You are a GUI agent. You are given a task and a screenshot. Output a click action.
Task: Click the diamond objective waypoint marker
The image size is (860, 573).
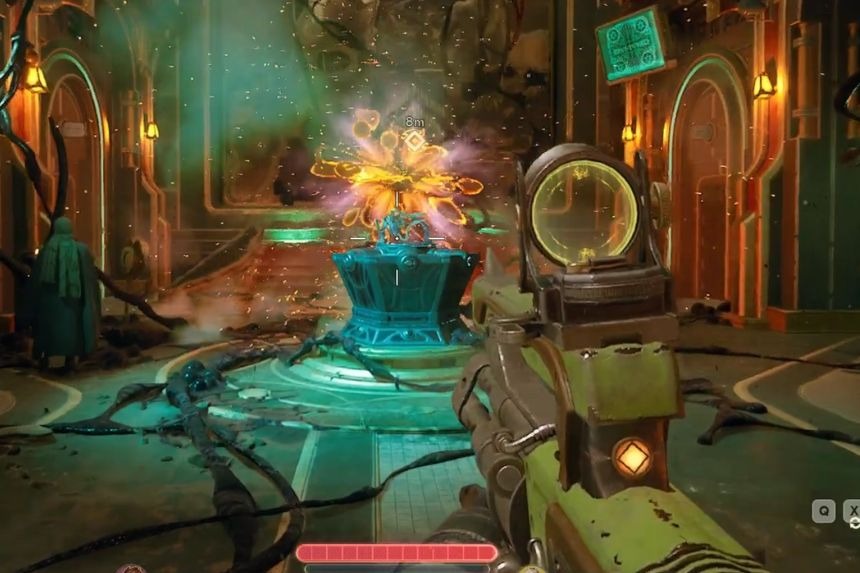click(413, 141)
